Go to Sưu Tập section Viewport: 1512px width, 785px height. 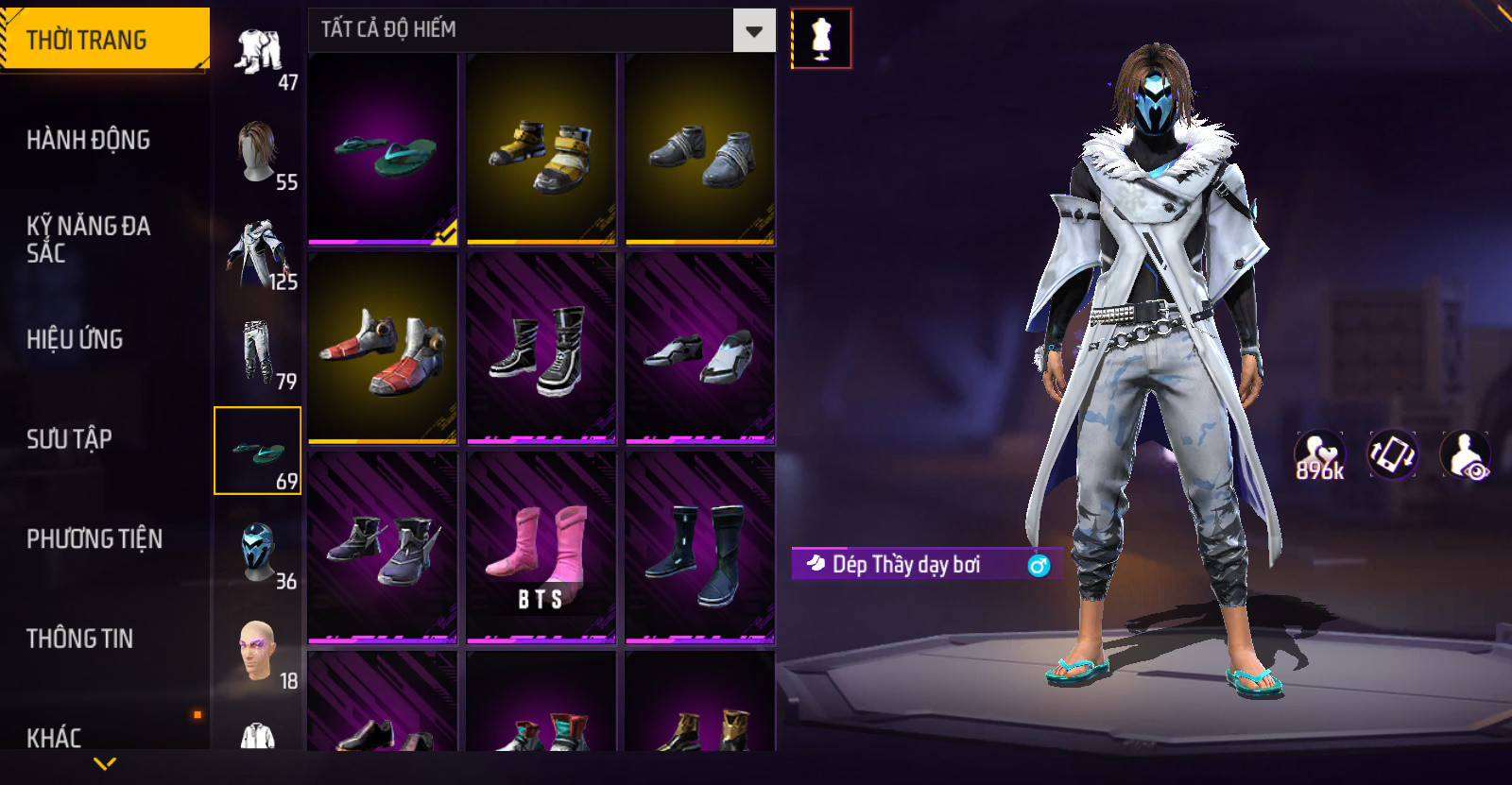(x=70, y=439)
